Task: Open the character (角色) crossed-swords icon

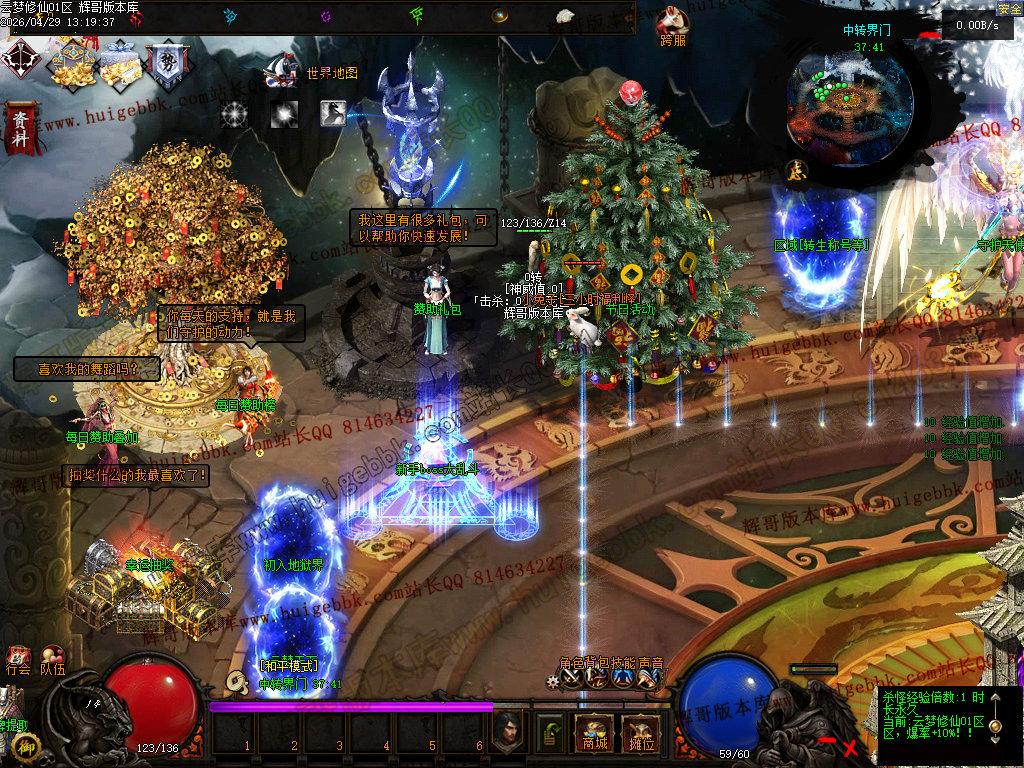Action: click(572, 678)
